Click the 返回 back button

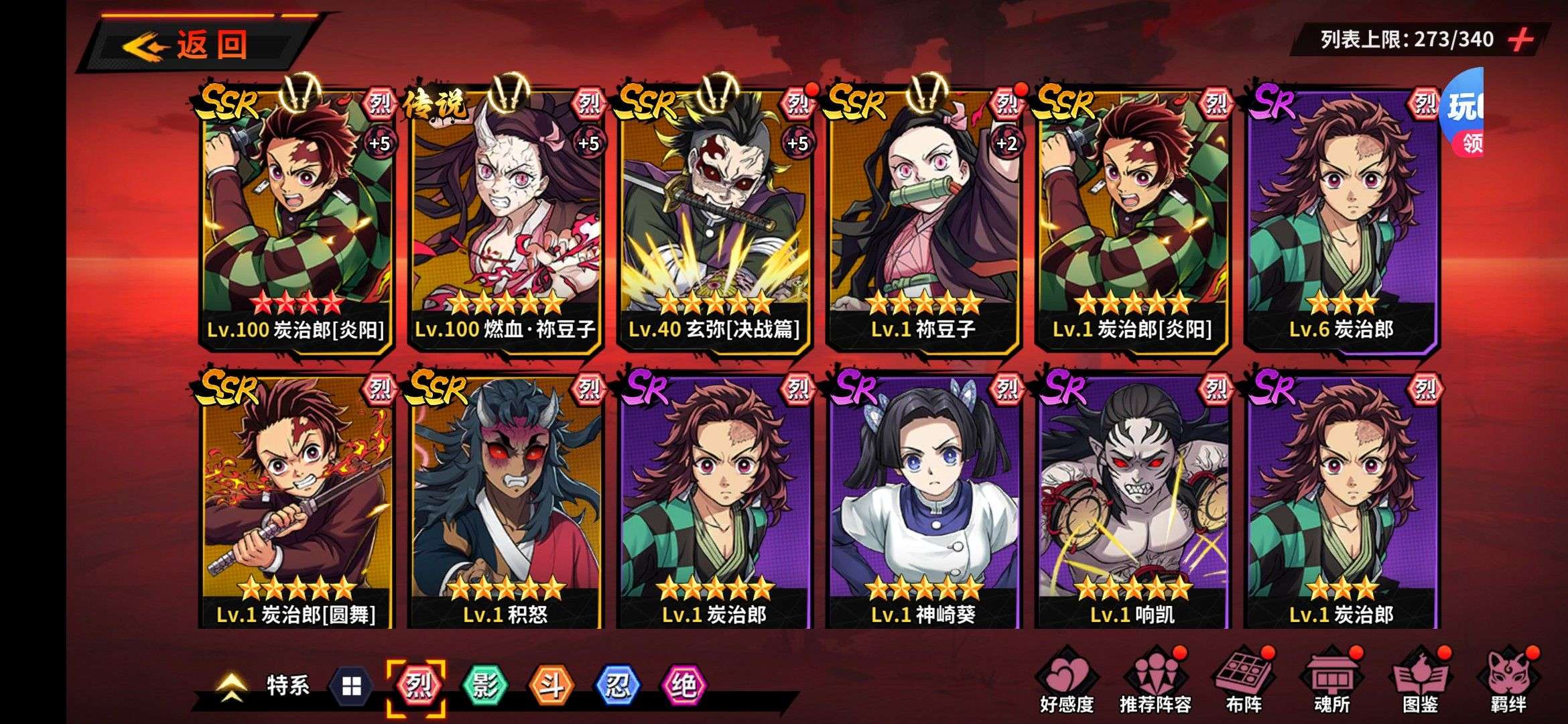point(194,45)
